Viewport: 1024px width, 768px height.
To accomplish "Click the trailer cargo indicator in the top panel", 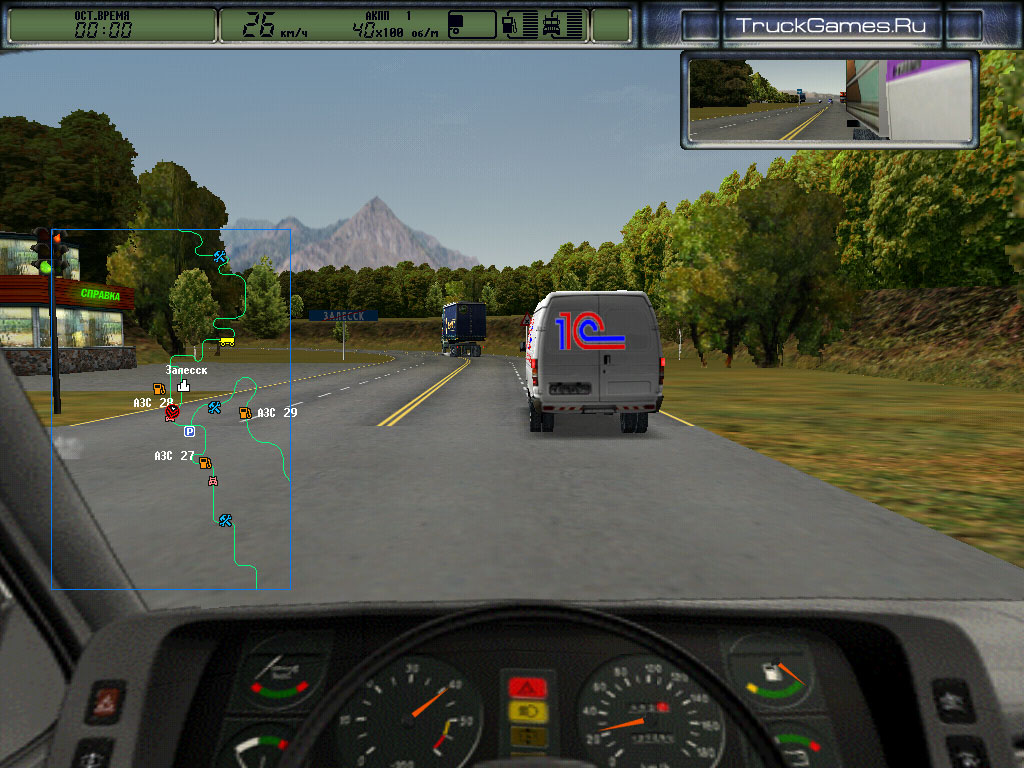I will coord(471,25).
